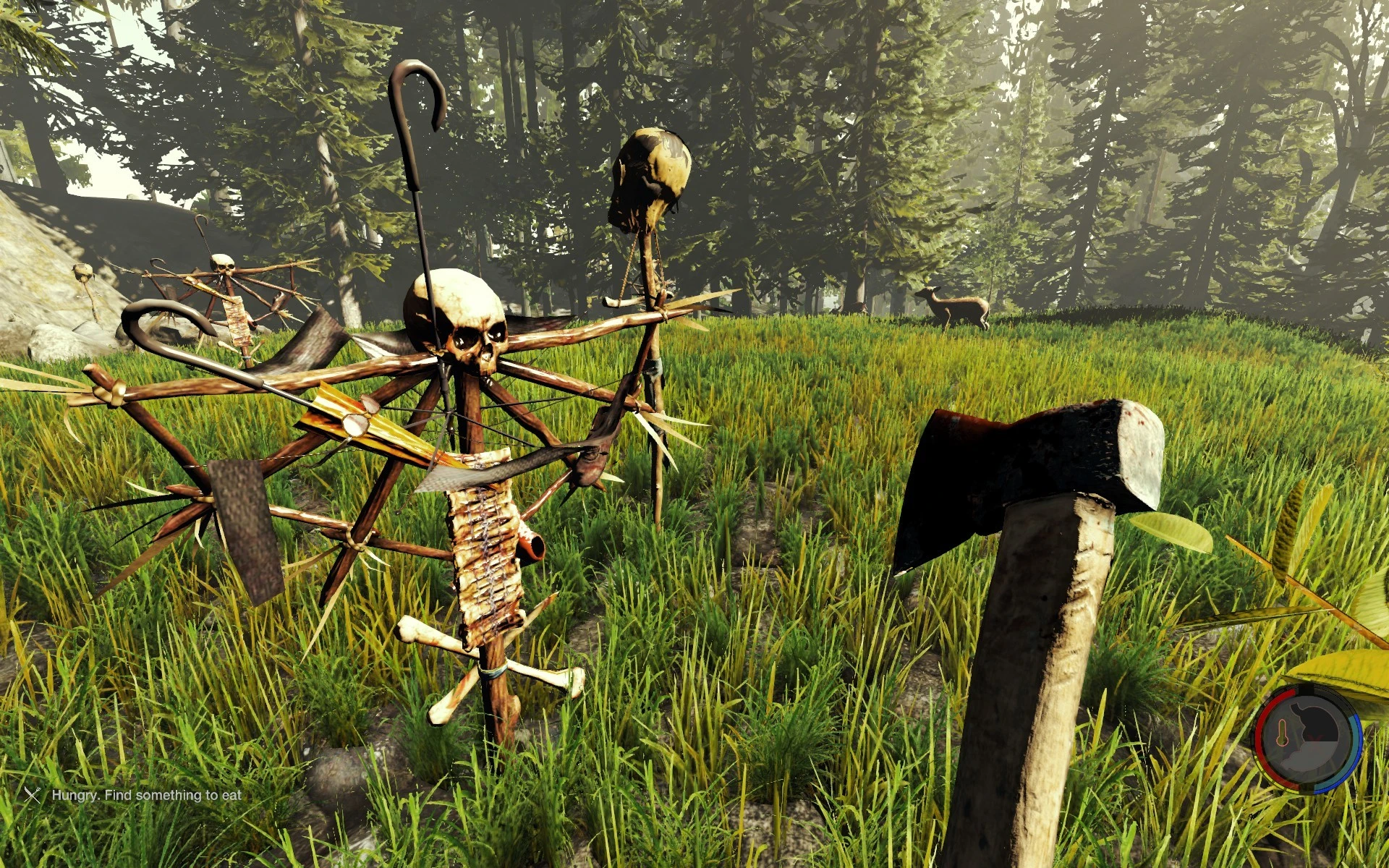Screen dimensions: 1389x868
Task: Click the crossed fork and knife hunger icon
Action: pyautogui.click(x=32, y=796)
